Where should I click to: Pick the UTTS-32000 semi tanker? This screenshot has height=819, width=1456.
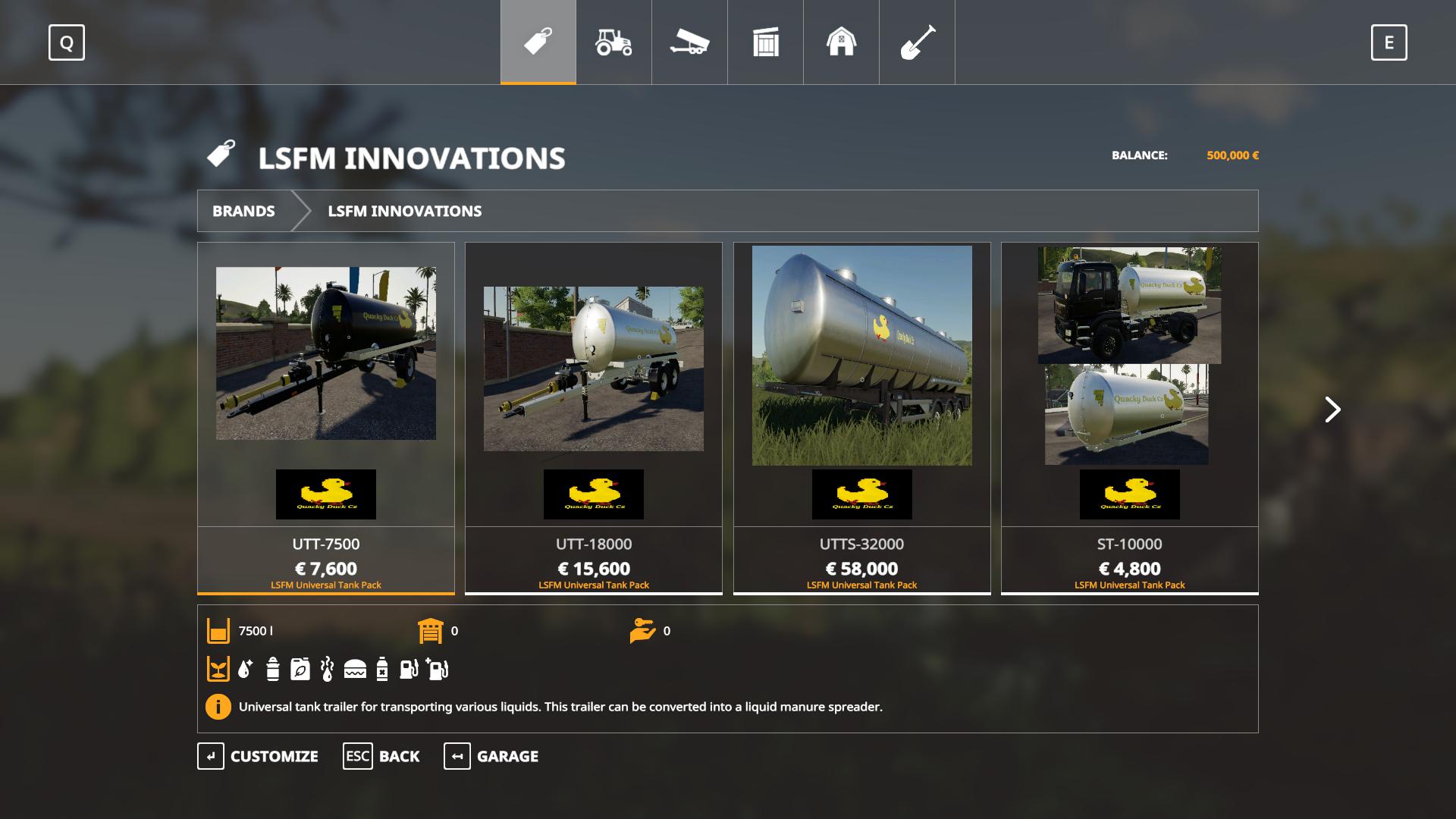862,417
